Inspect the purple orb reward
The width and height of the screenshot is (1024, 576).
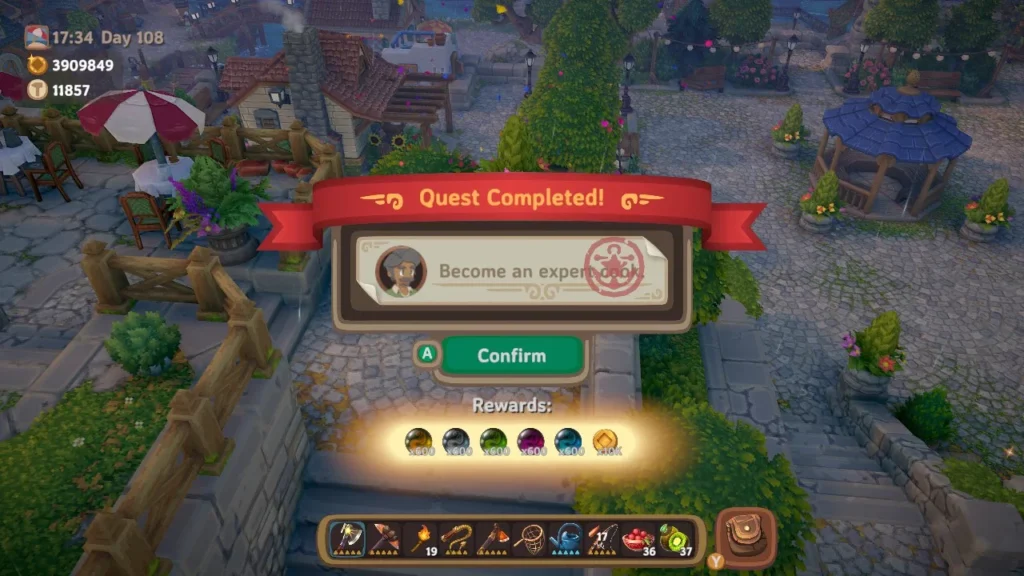531,440
